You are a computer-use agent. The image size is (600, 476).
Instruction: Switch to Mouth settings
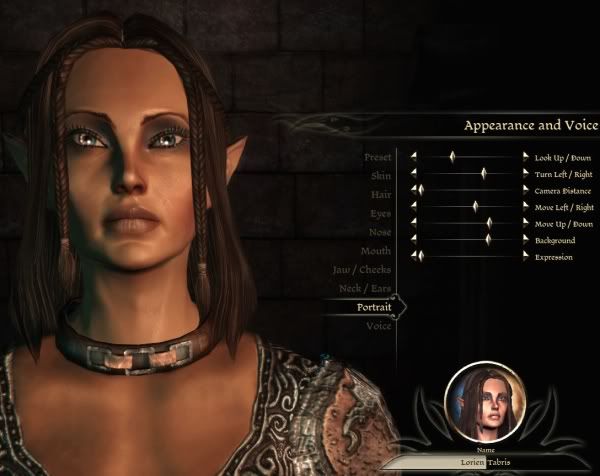[x=376, y=251]
